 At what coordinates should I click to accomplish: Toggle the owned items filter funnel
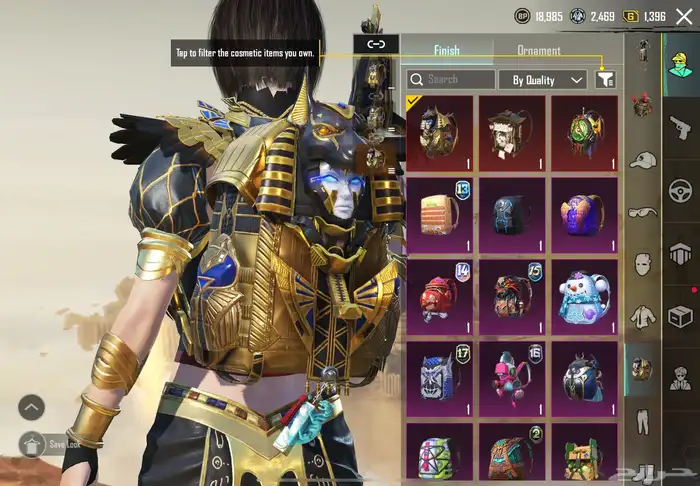coord(605,79)
